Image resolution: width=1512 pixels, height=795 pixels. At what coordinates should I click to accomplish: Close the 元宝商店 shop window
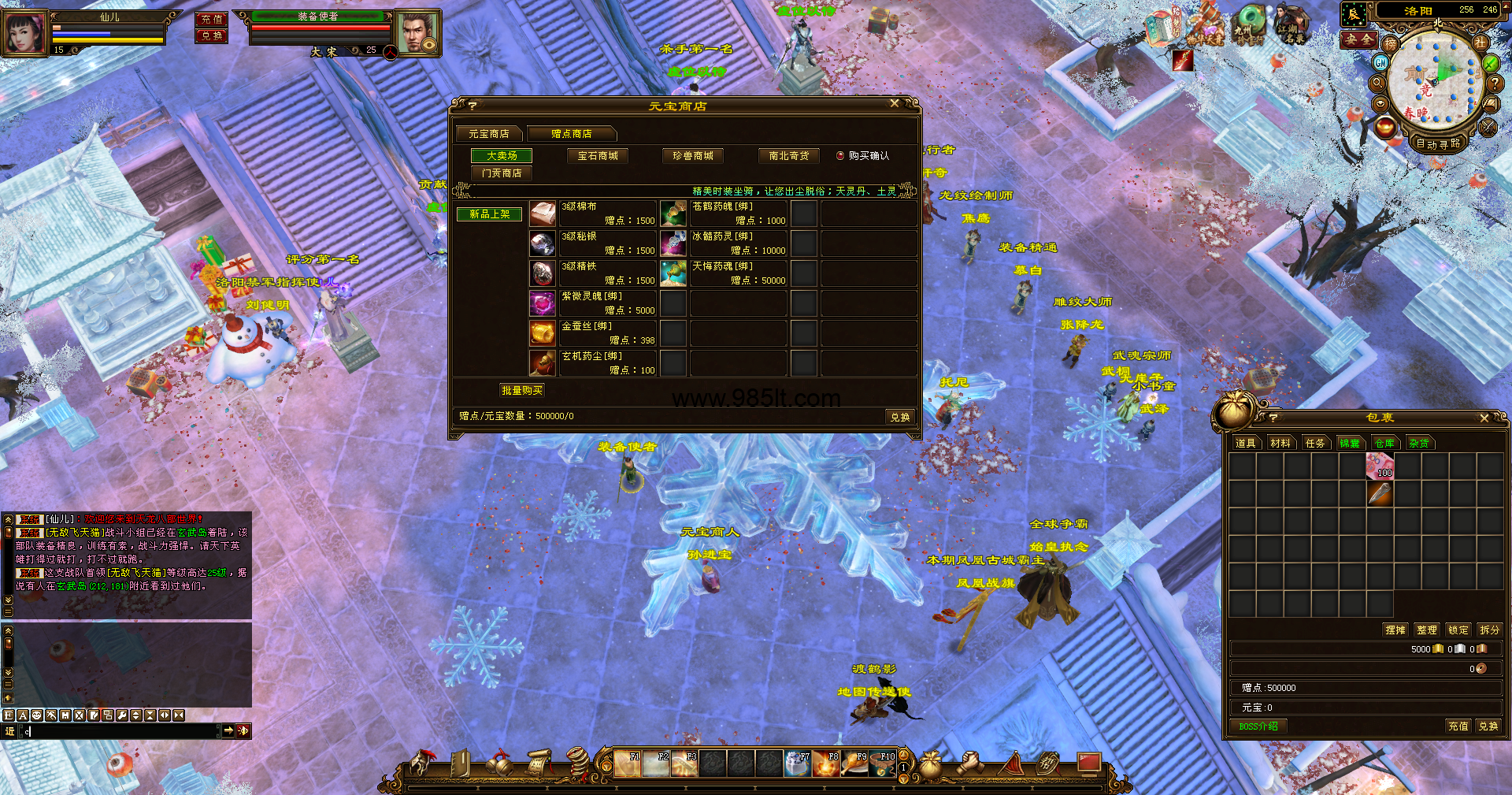click(x=894, y=104)
